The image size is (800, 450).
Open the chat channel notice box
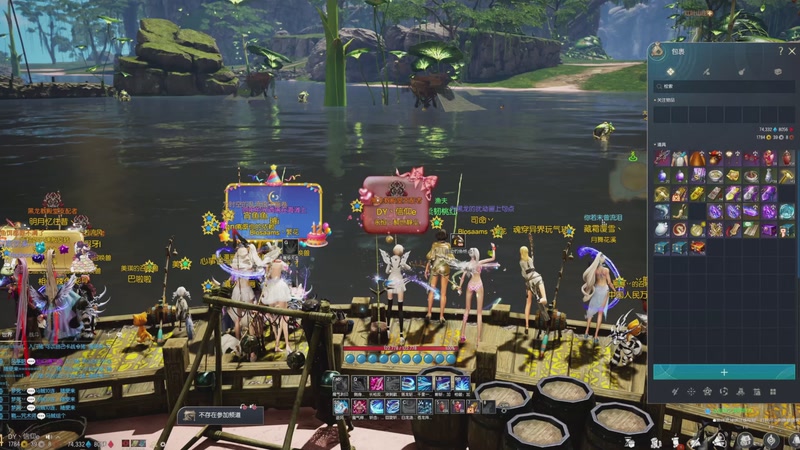pos(218,415)
